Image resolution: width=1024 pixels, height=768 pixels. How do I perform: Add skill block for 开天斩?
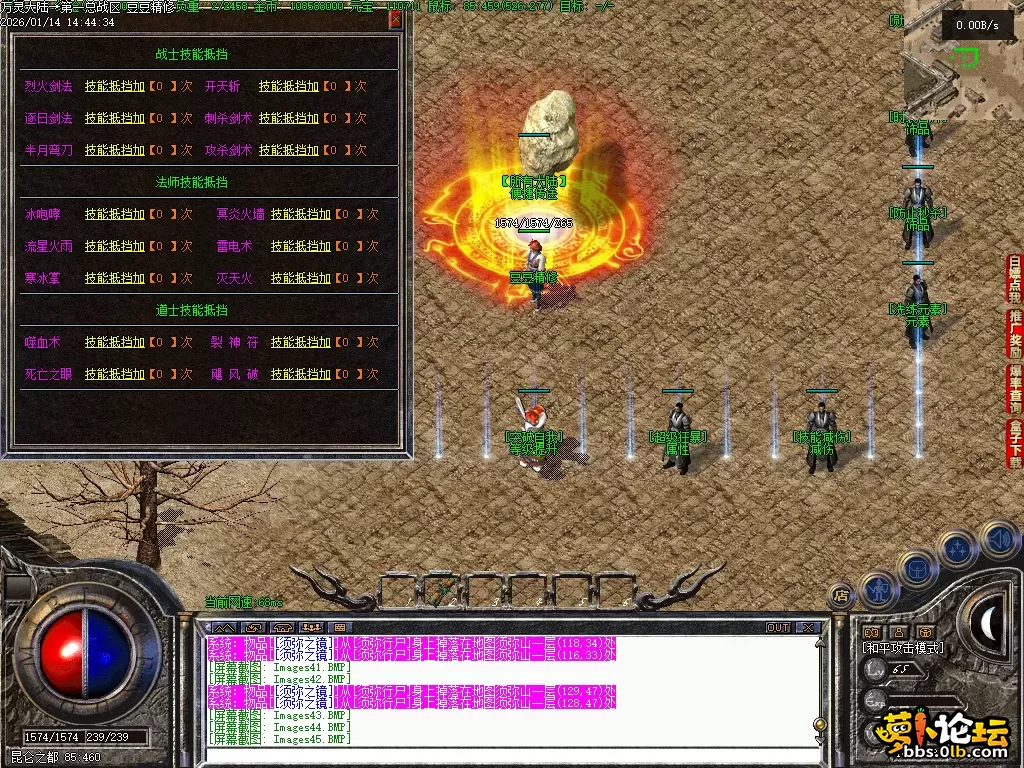click(x=289, y=87)
